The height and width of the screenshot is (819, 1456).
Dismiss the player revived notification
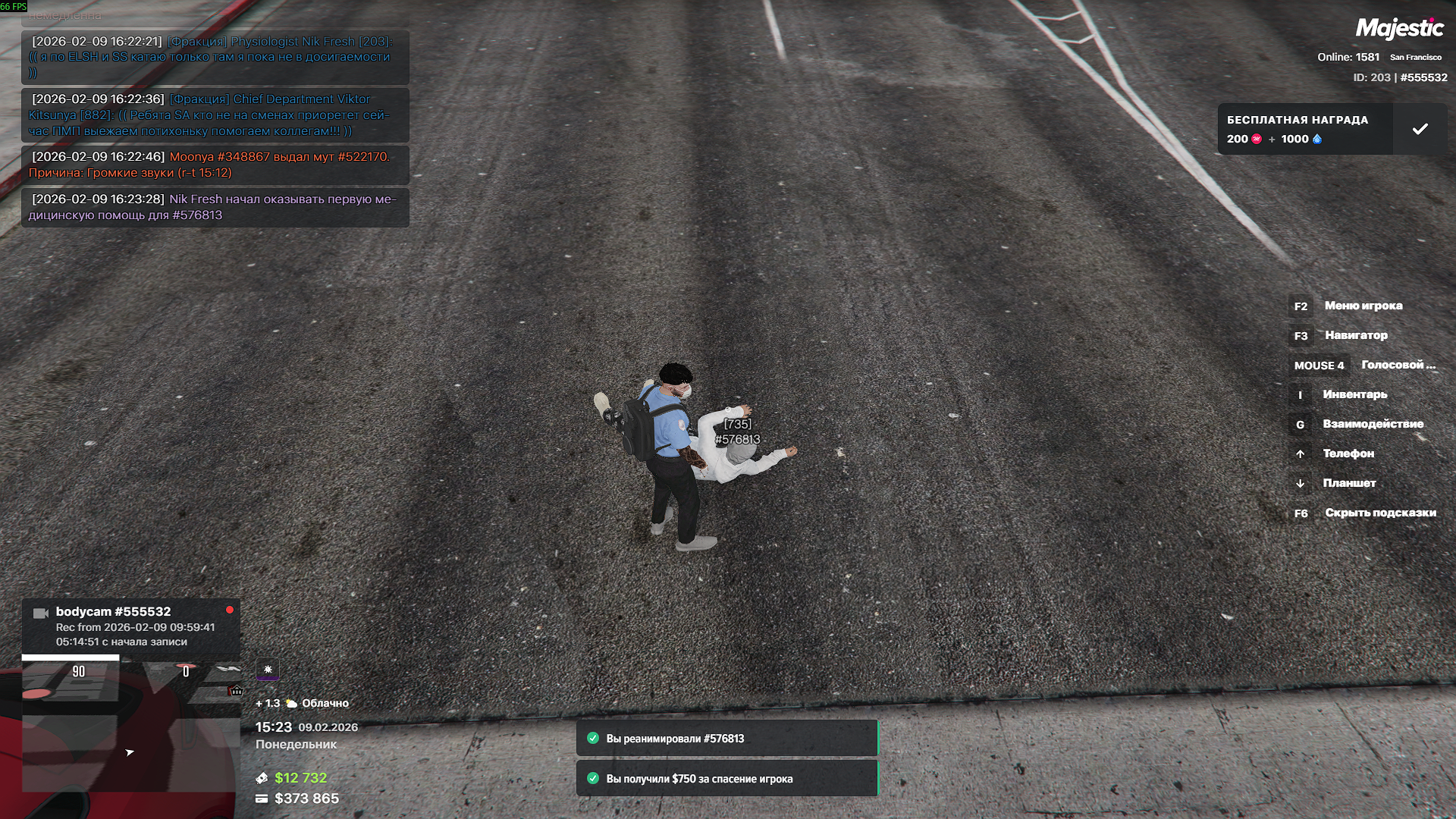click(x=726, y=739)
